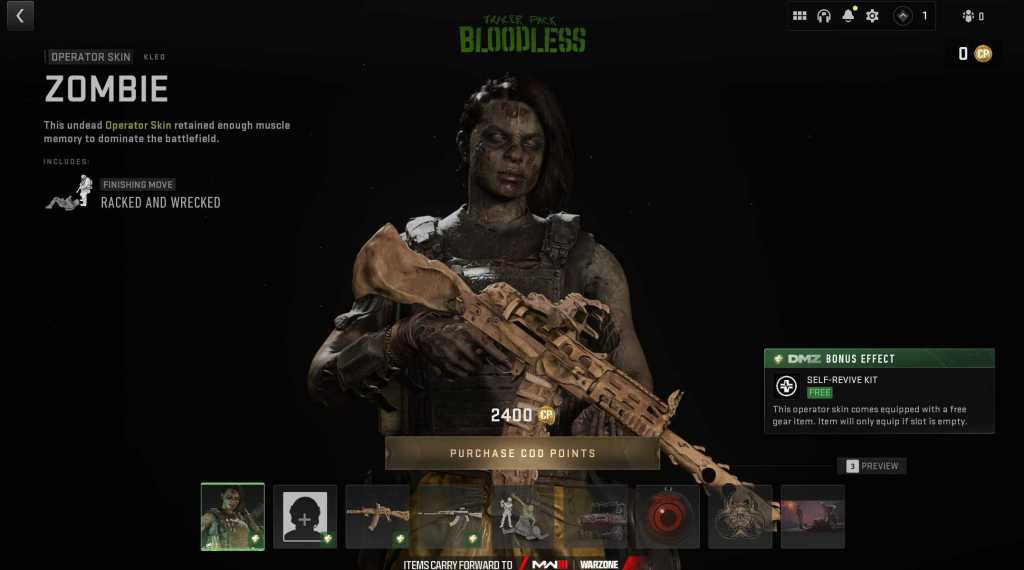Select the Zombie operator skin thumbnail

pos(233,517)
